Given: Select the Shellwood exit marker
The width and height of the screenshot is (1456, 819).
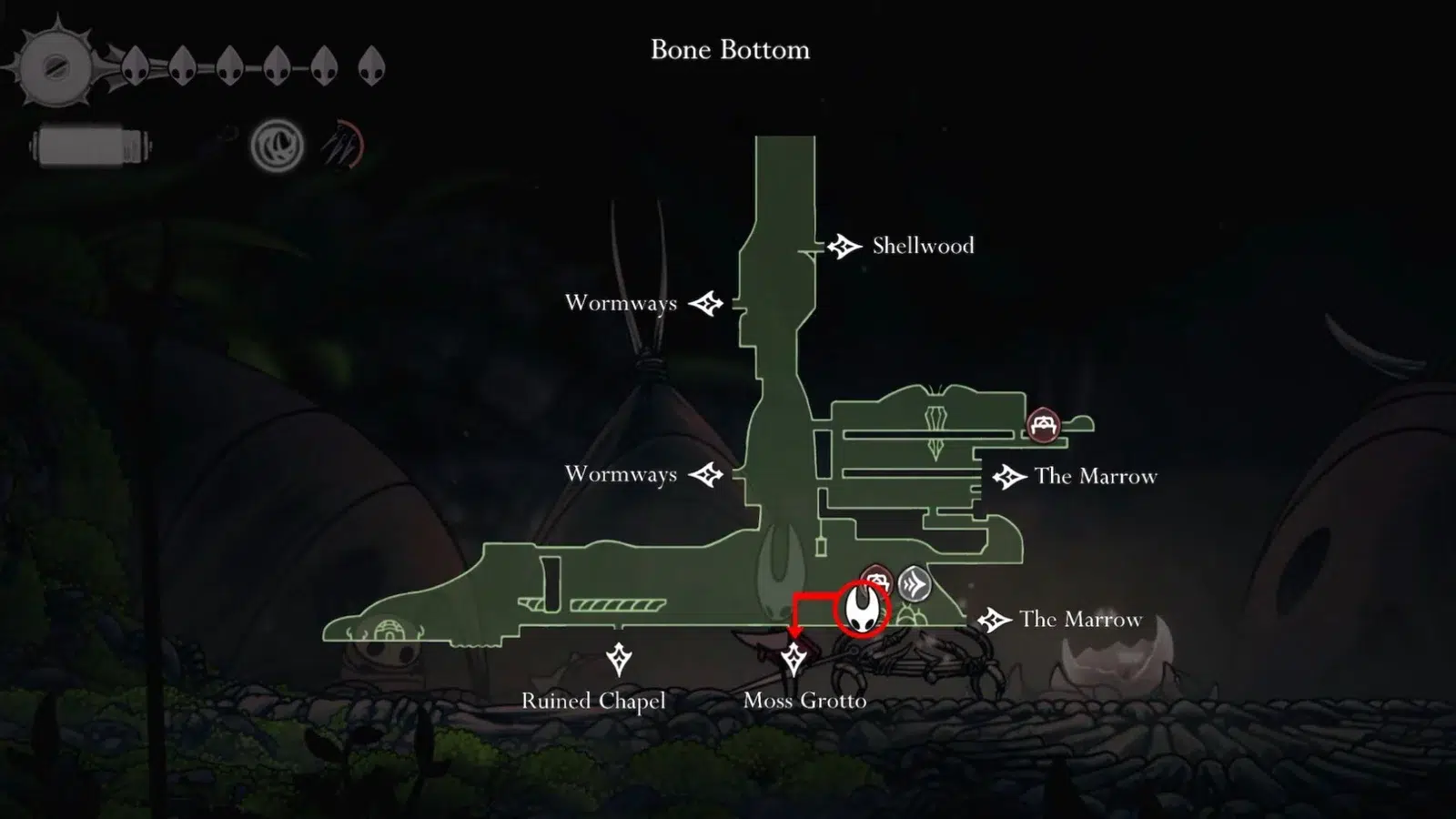Looking at the screenshot, I should 844,247.
